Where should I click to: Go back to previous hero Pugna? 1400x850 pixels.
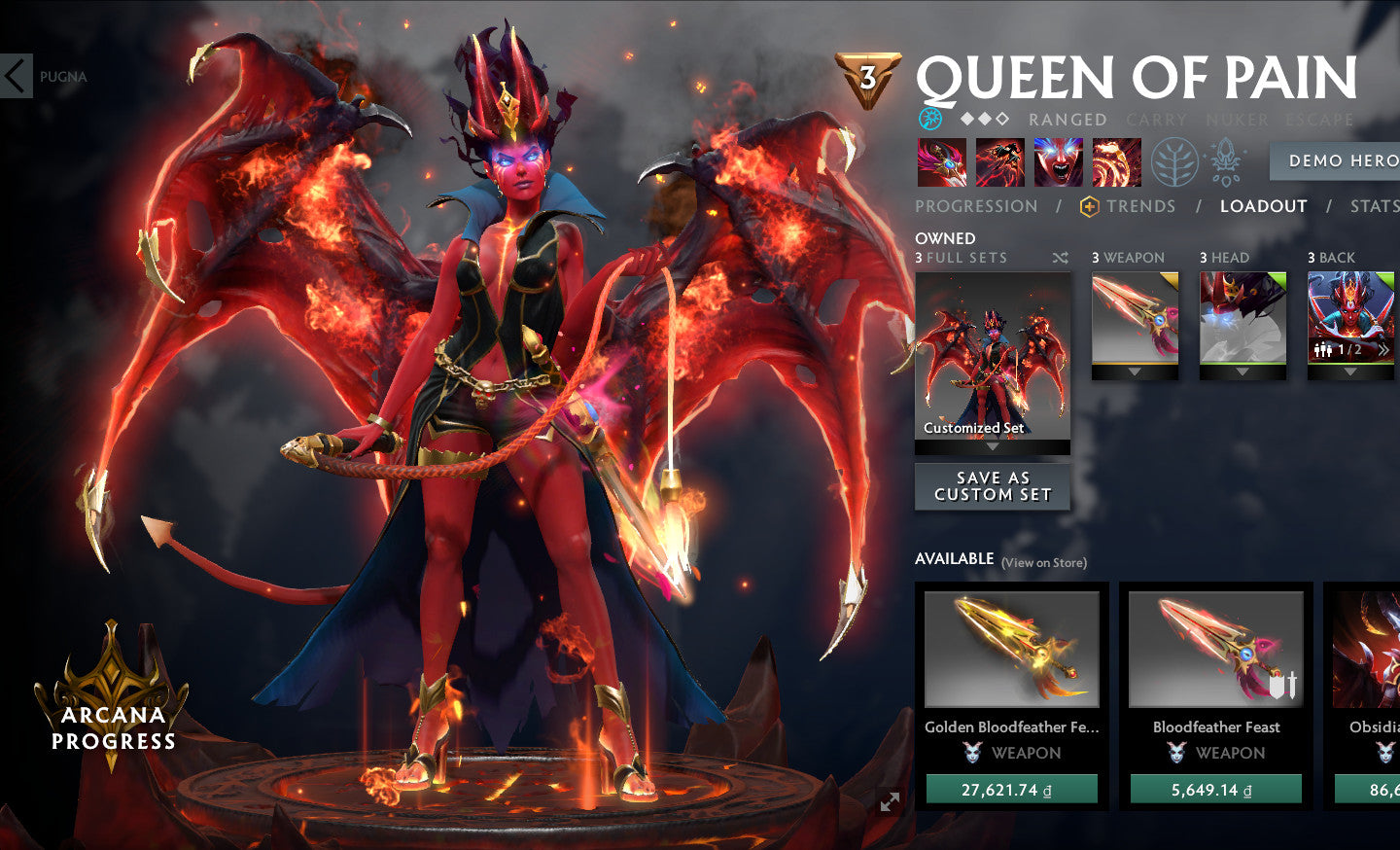(x=17, y=76)
